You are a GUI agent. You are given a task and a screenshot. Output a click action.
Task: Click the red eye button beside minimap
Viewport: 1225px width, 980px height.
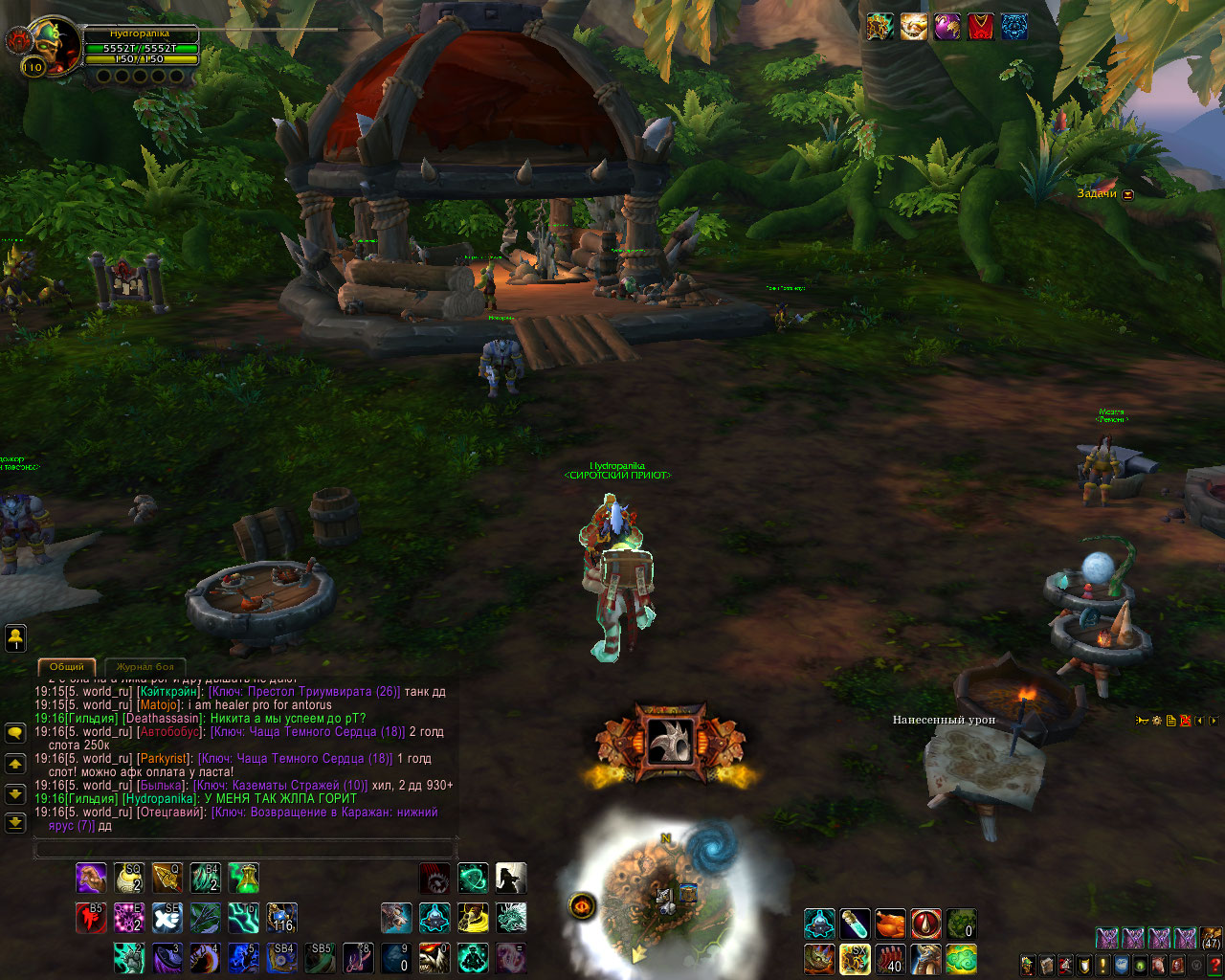coord(583,904)
